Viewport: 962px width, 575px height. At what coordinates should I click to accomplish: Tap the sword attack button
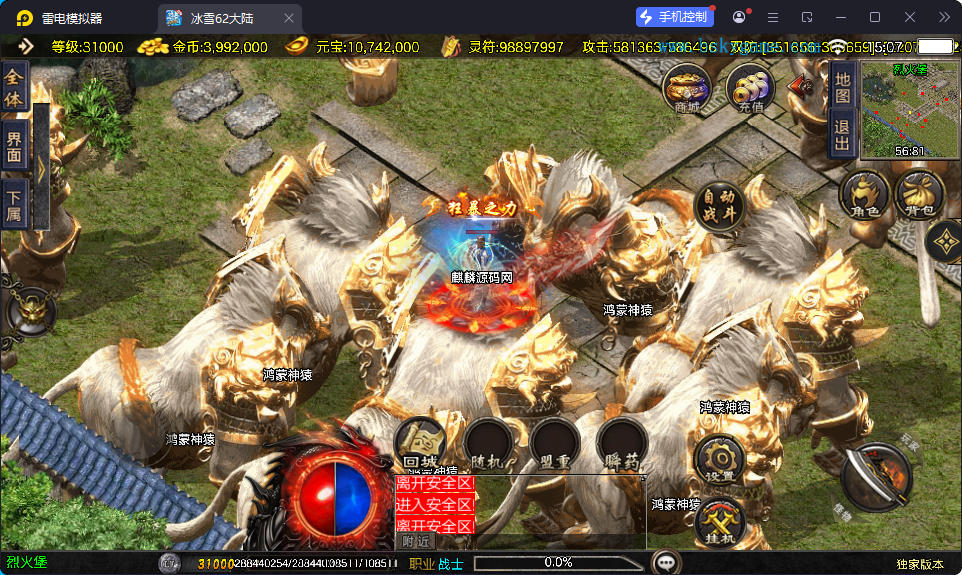click(x=877, y=475)
